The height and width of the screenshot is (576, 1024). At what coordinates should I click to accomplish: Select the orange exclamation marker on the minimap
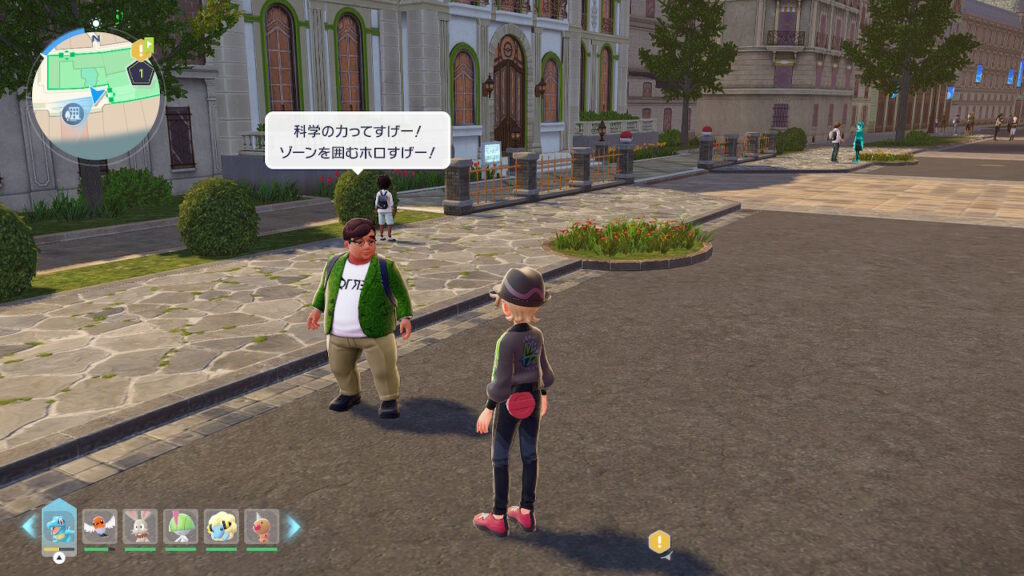(142, 47)
